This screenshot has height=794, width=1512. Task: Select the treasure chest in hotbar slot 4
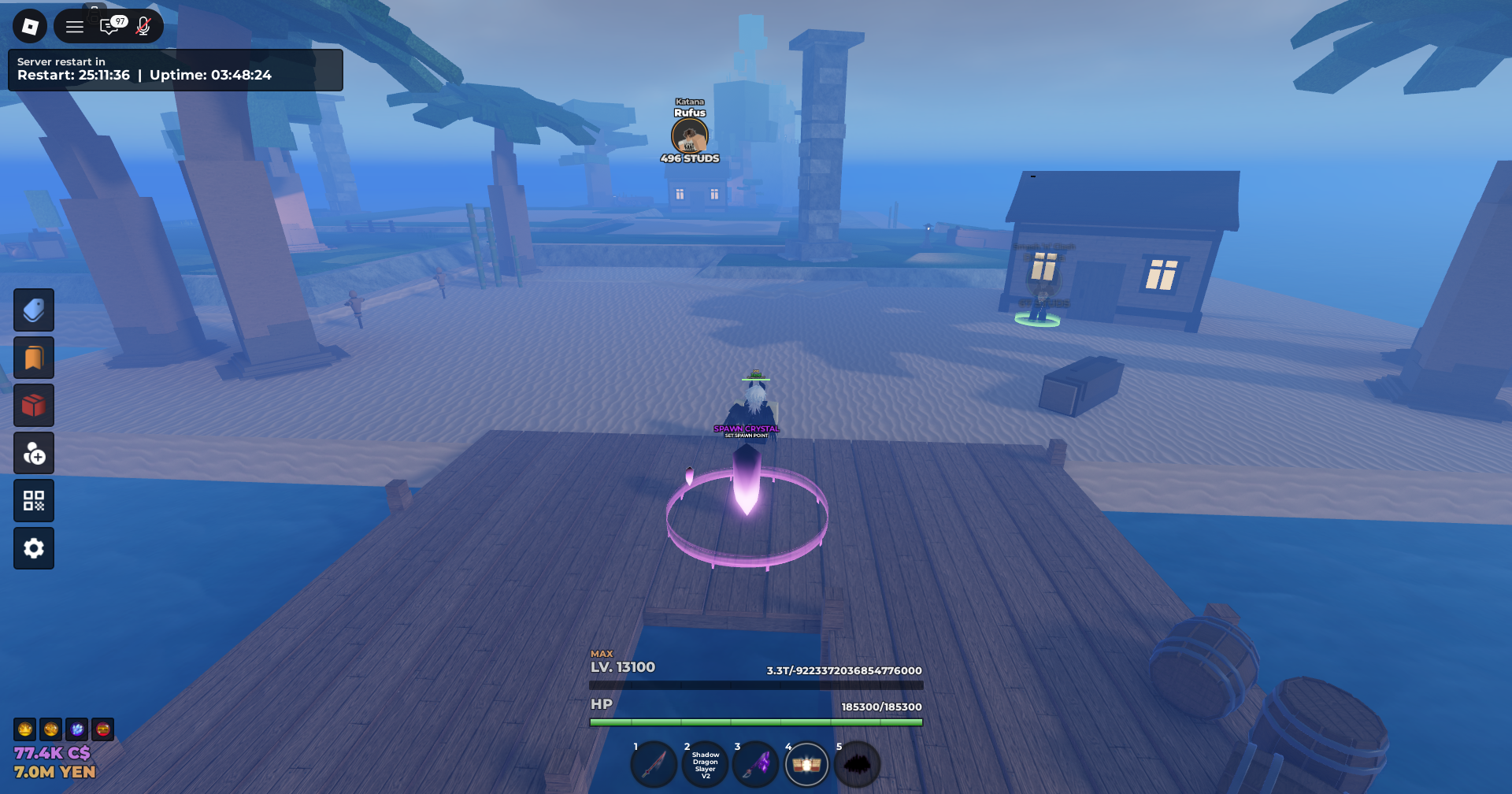click(x=807, y=763)
